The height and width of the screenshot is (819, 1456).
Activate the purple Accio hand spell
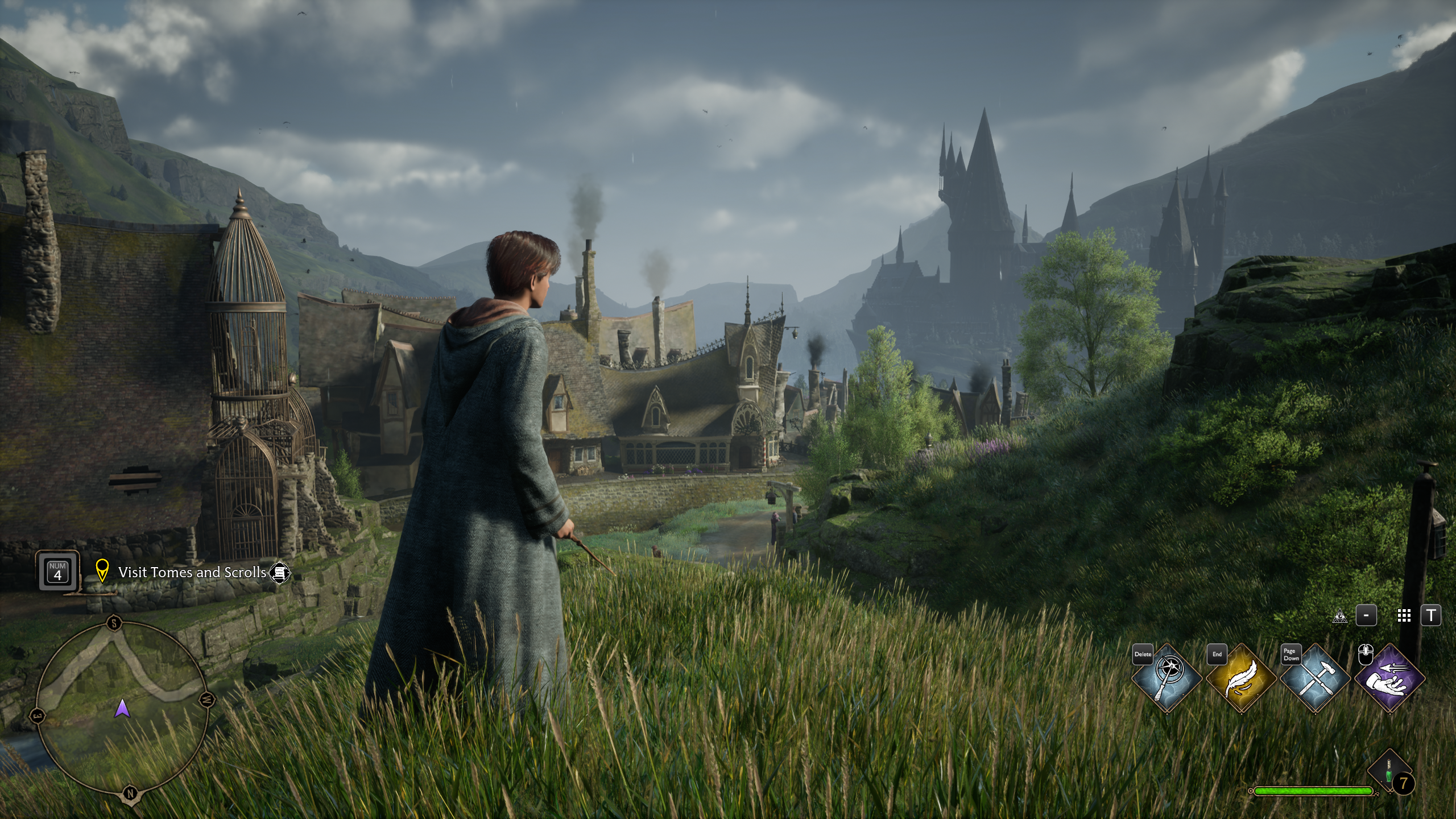click(1389, 678)
